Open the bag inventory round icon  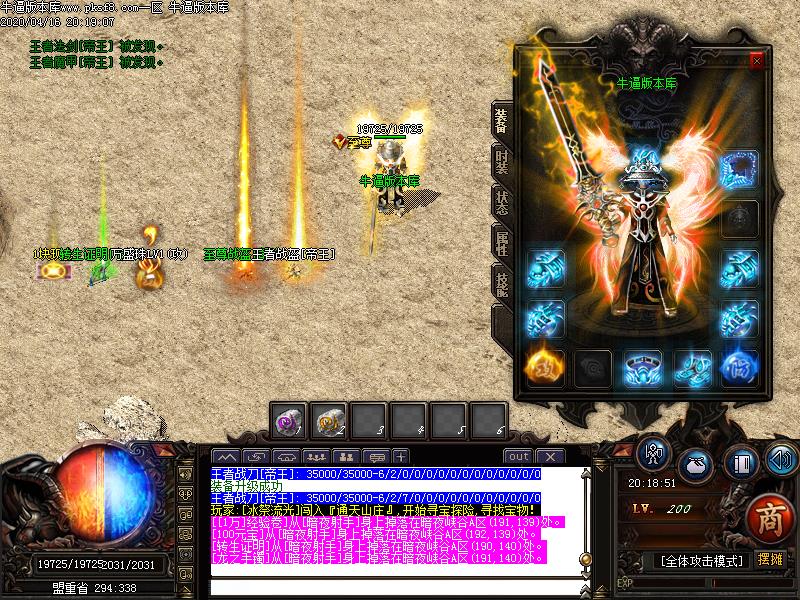(x=695, y=465)
